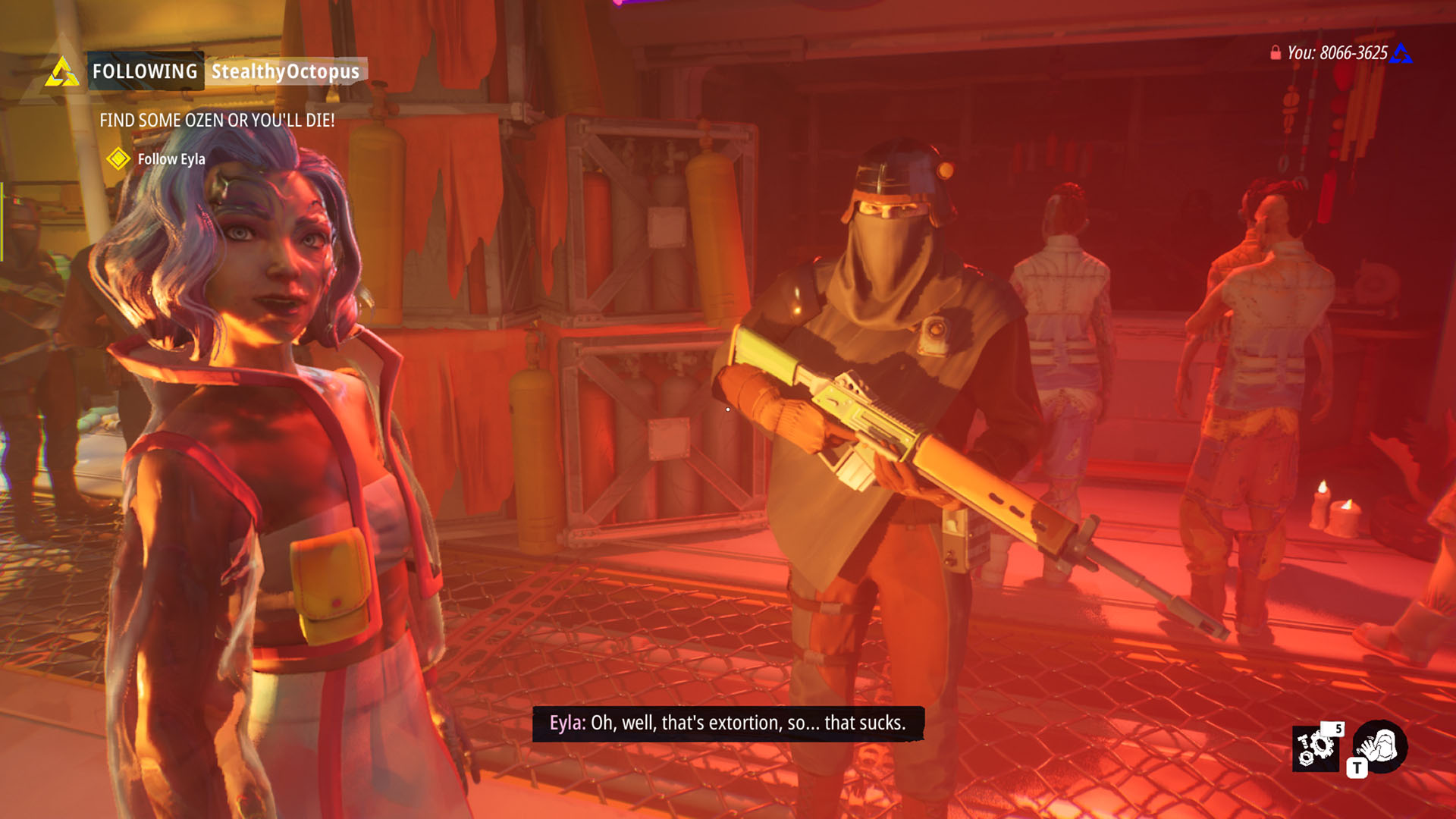1456x819 pixels.
Task: Select the FOLLOWING status label
Action: point(145,71)
